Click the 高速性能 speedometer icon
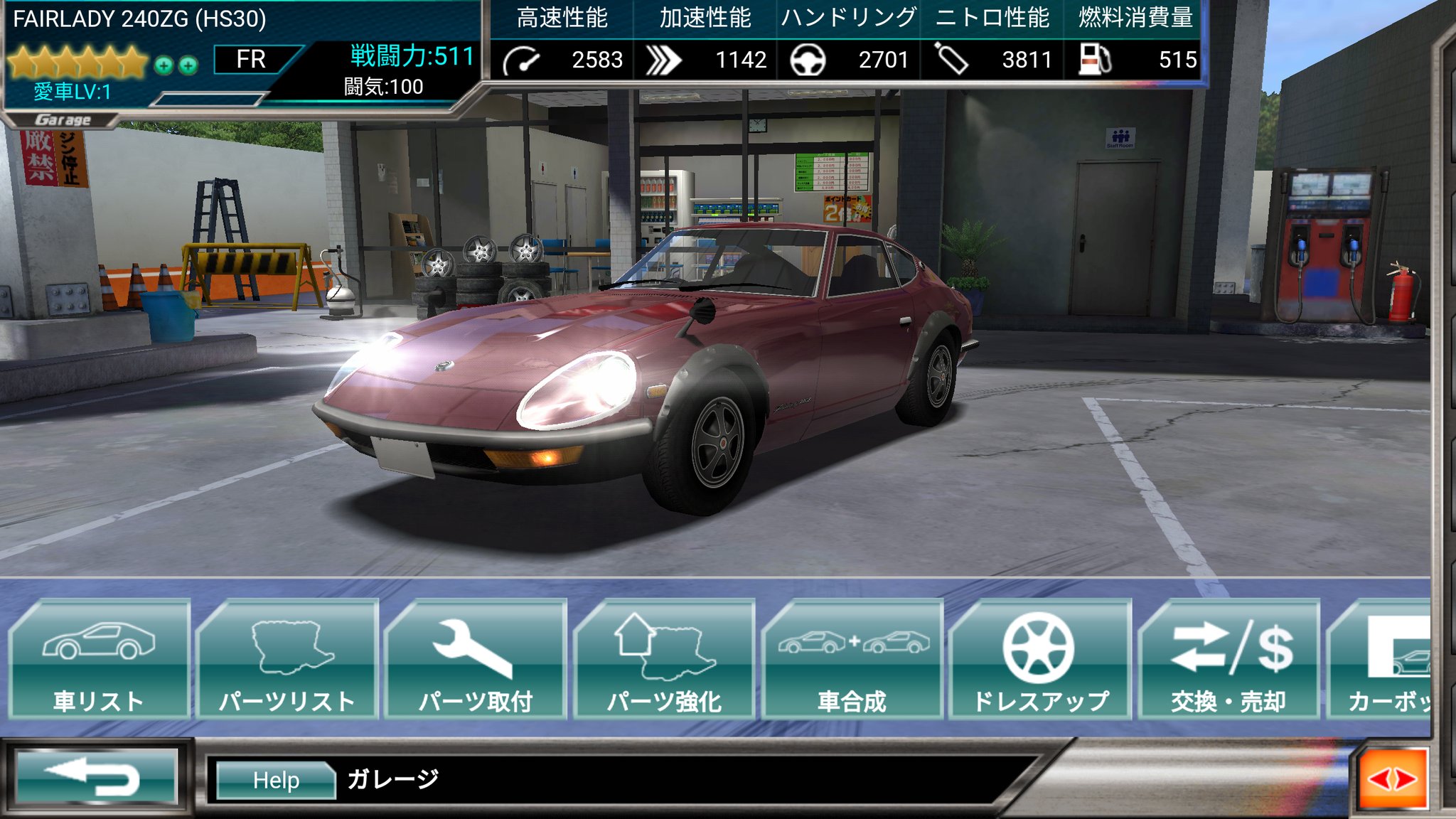 (x=523, y=60)
